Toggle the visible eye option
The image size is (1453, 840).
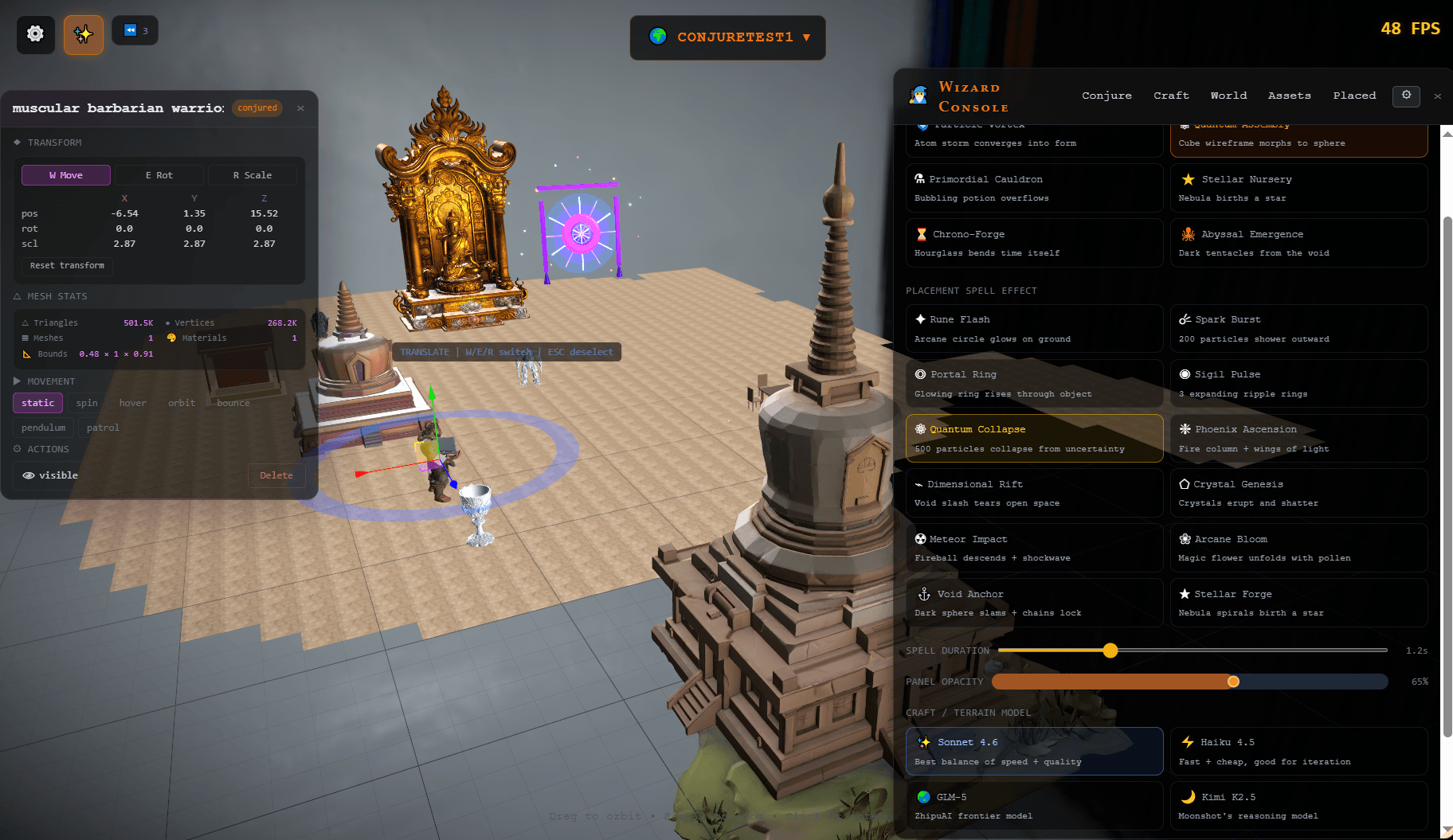tap(50, 475)
